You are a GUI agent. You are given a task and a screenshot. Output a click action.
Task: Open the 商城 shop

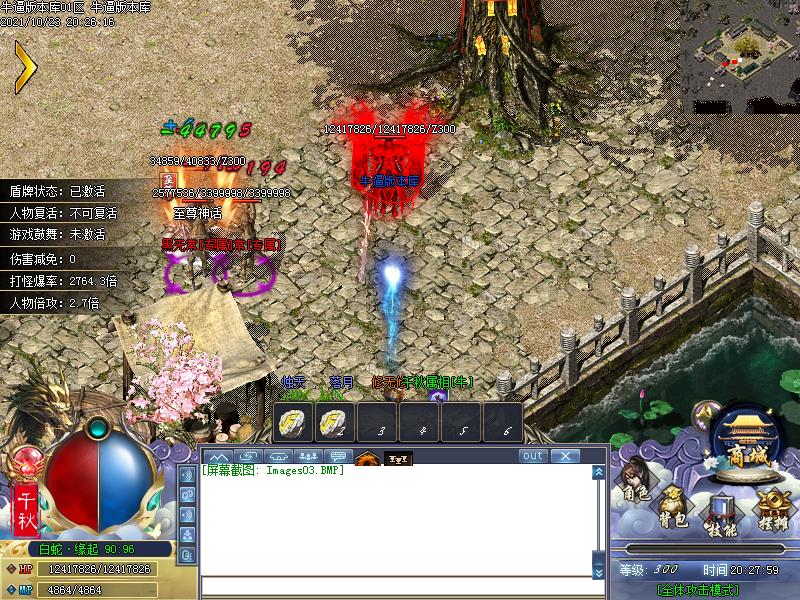point(746,440)
